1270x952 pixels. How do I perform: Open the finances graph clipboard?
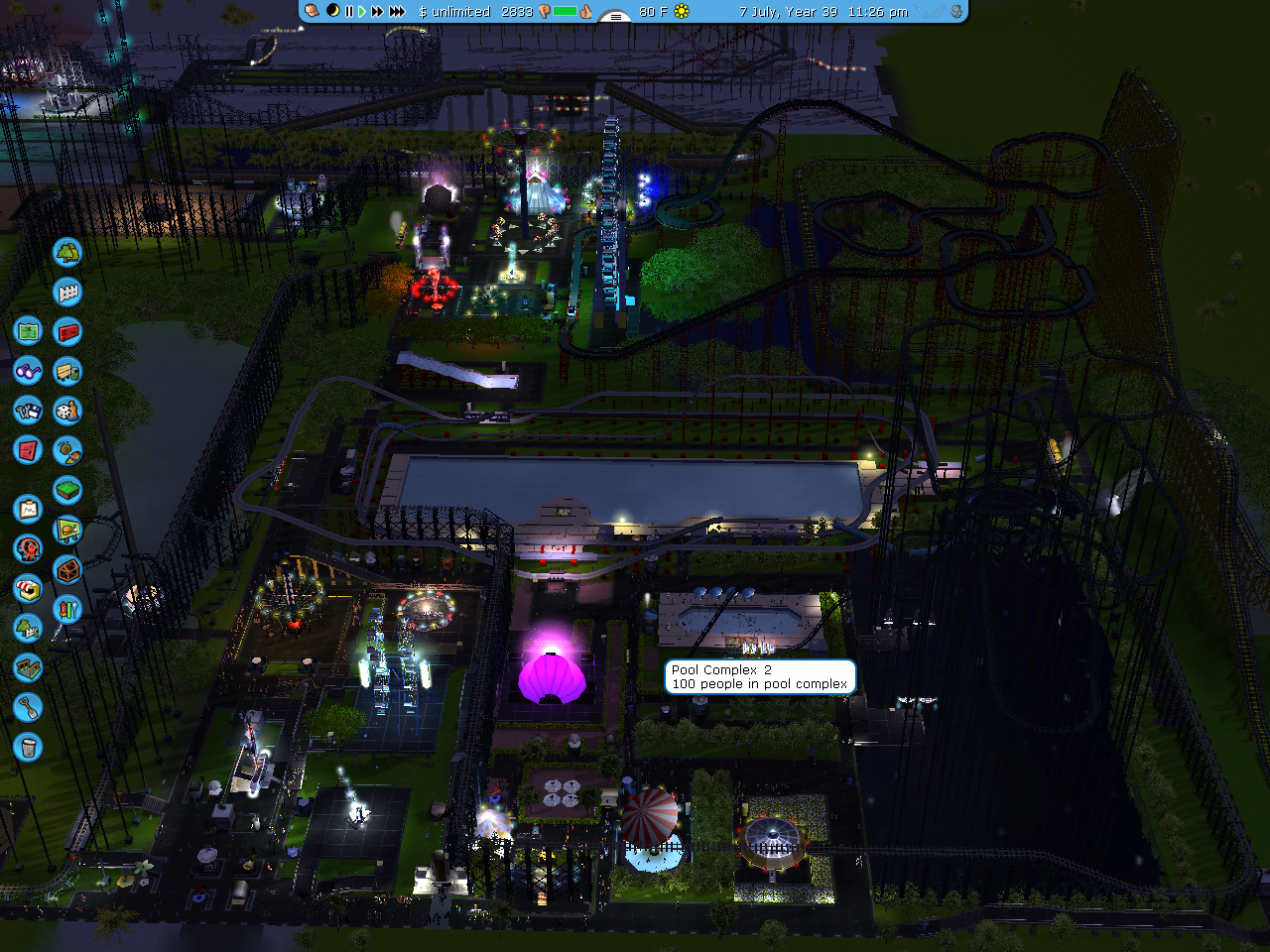[28, 509]
